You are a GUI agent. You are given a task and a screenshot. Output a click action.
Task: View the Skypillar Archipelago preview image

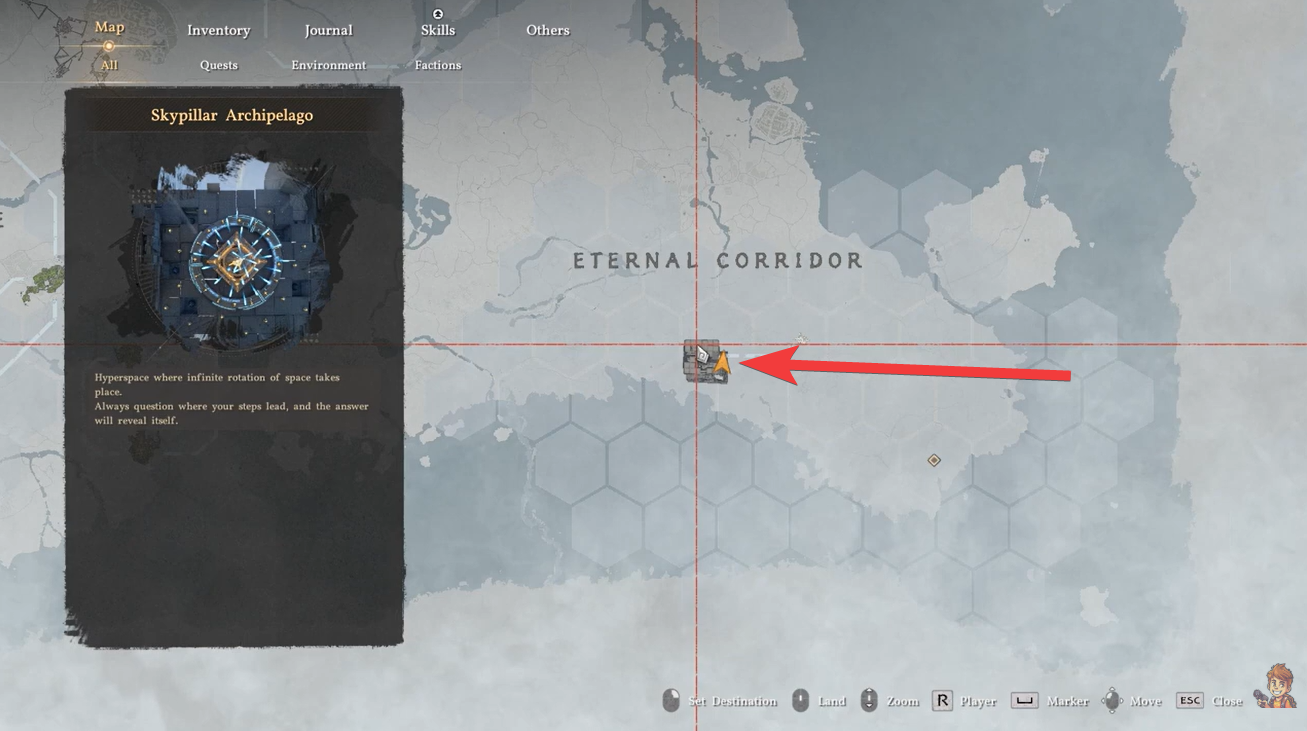click(233, 250)
